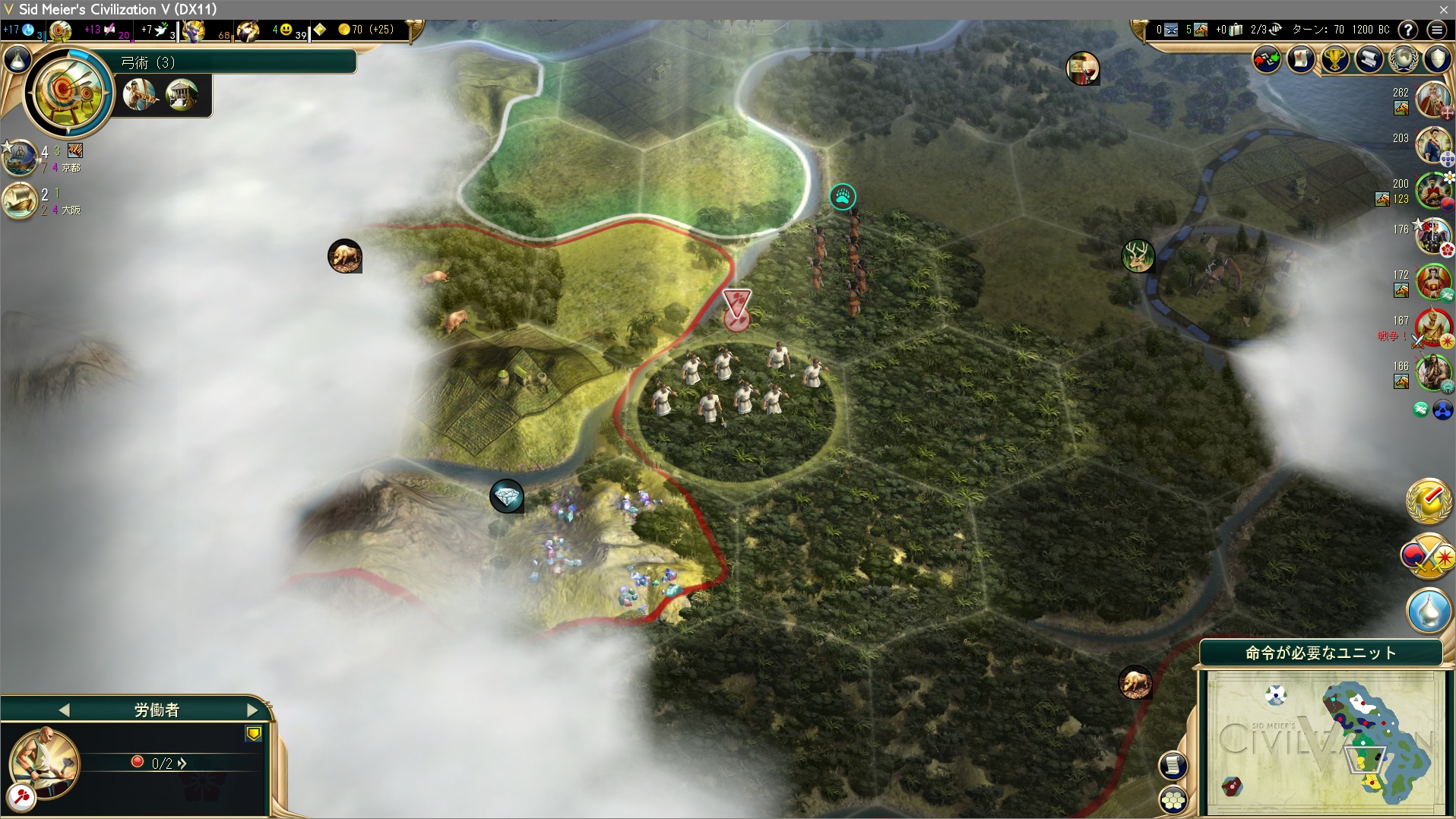
Task: Open the main menu hamburger button
Action: [x=1436, y=30]
